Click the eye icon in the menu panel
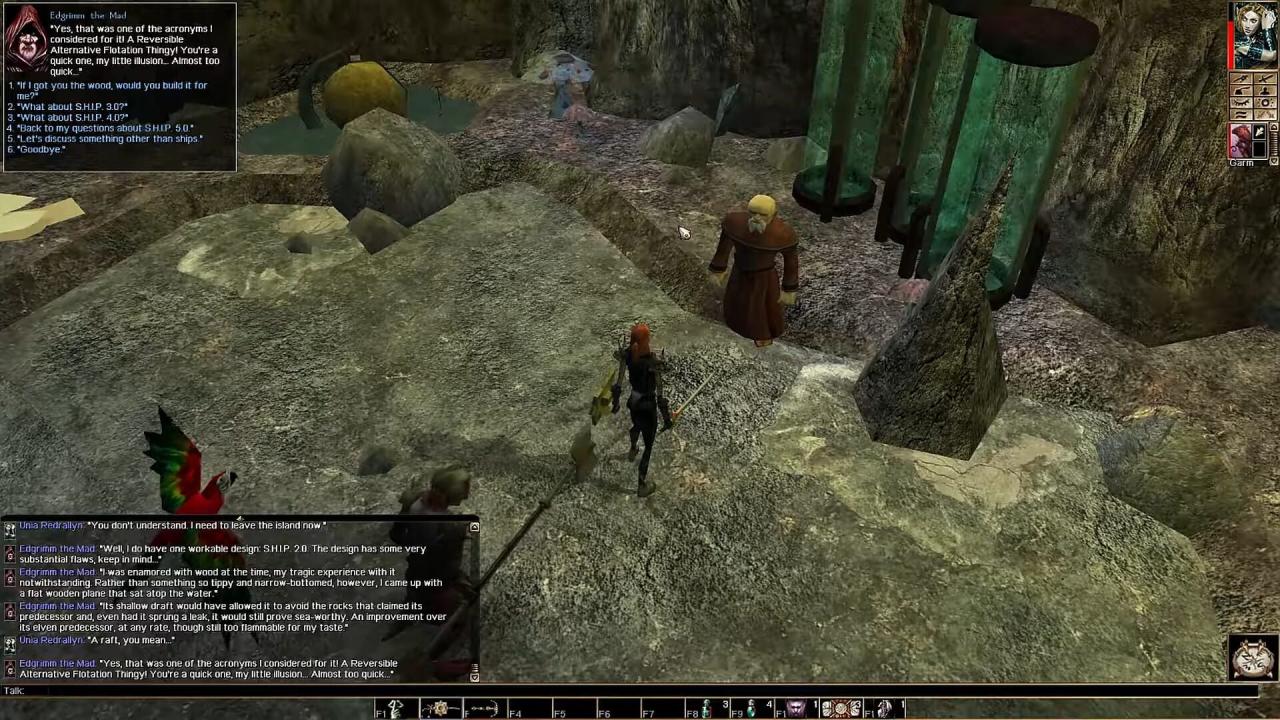Image resolution: width=1280 pixels, height=720 pixels. [1243, 103]
